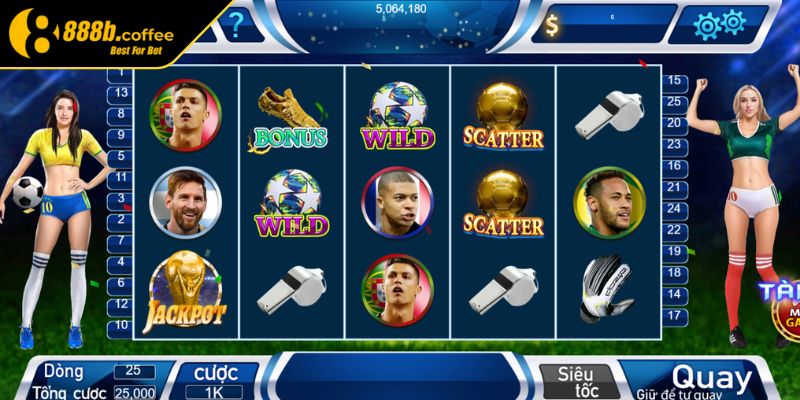Screen dimensions: 800x400
Task: Open the question mark help button
Action: 235,23
